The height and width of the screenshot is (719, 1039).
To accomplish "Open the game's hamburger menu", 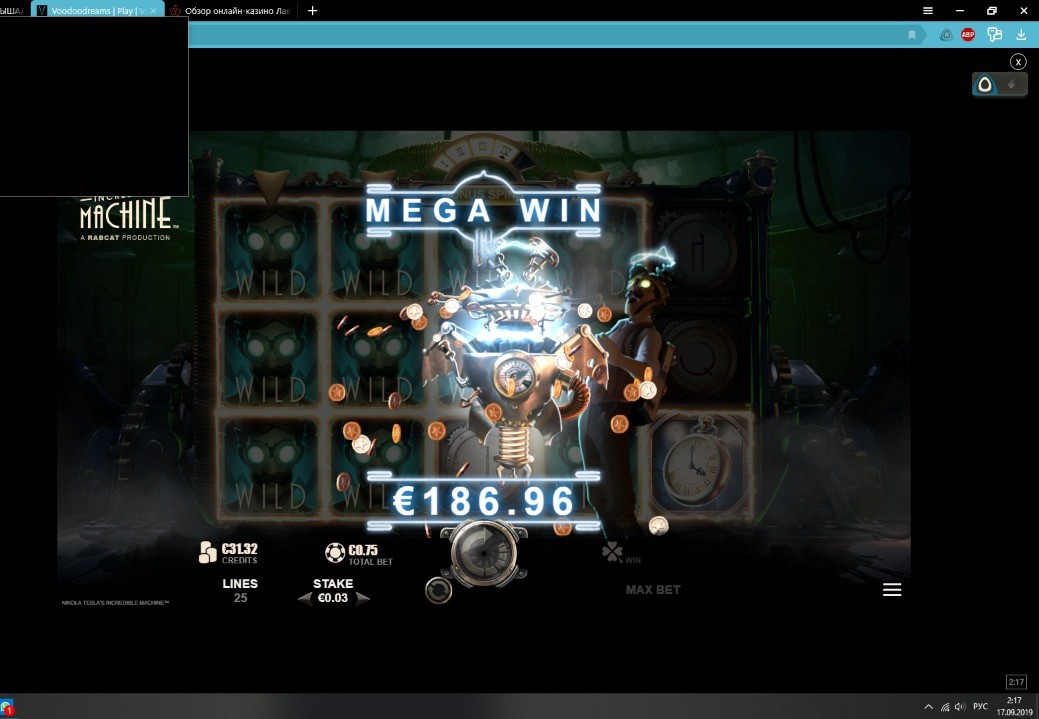I will coord(892,590).
